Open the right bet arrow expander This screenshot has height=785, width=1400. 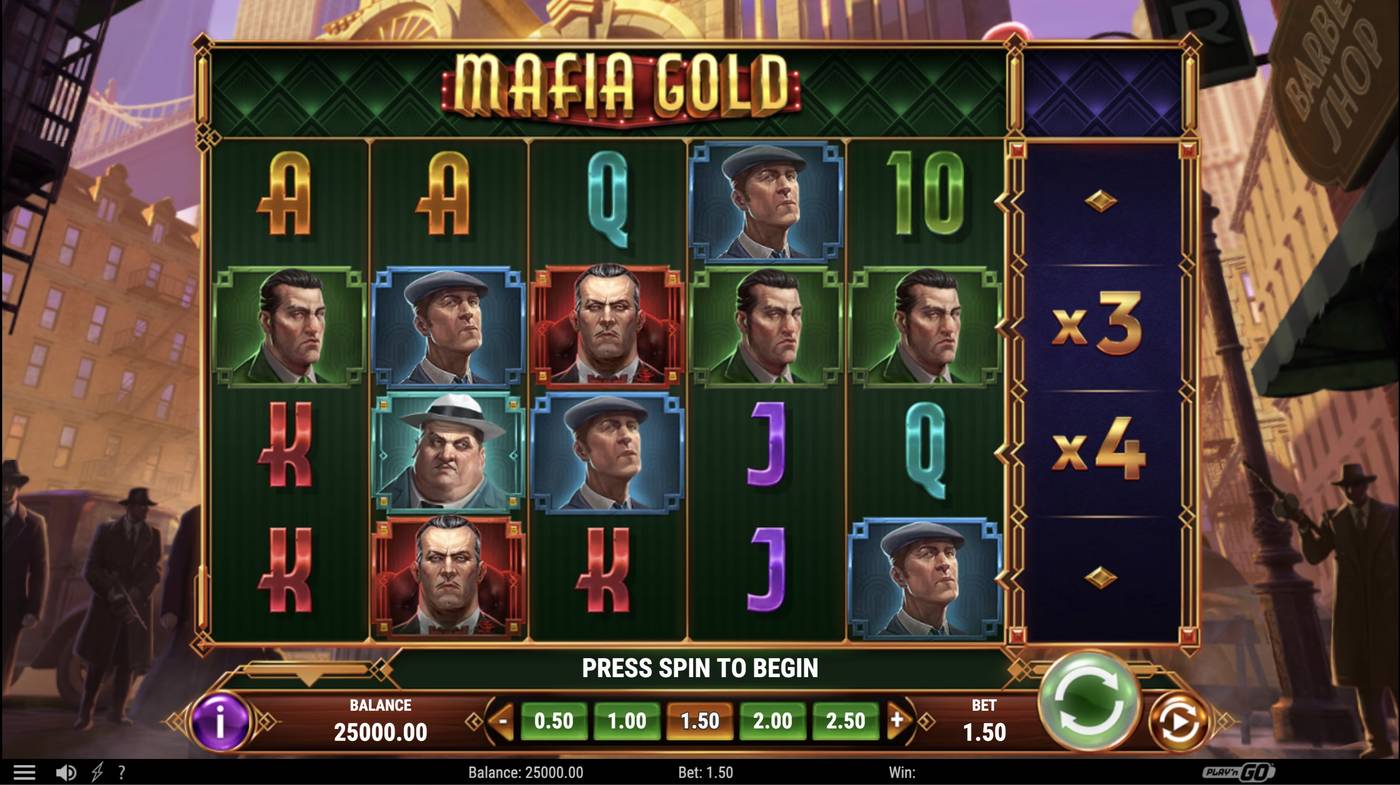point(898,719)
